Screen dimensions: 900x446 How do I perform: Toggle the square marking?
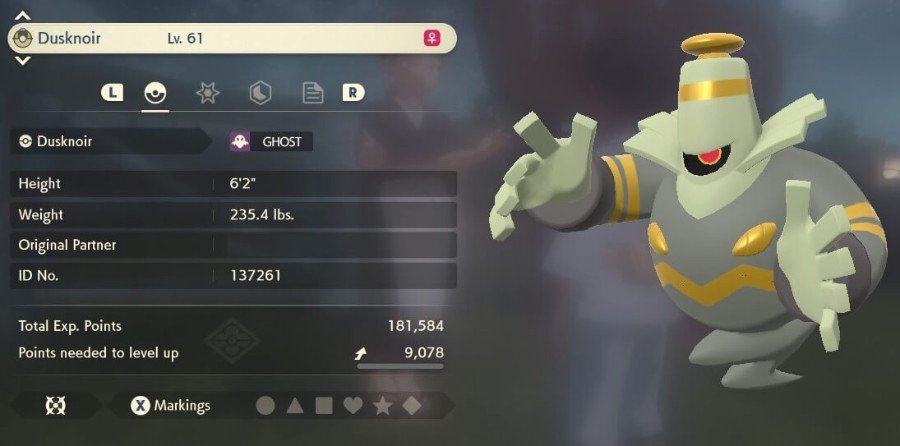tap(324, 406)
